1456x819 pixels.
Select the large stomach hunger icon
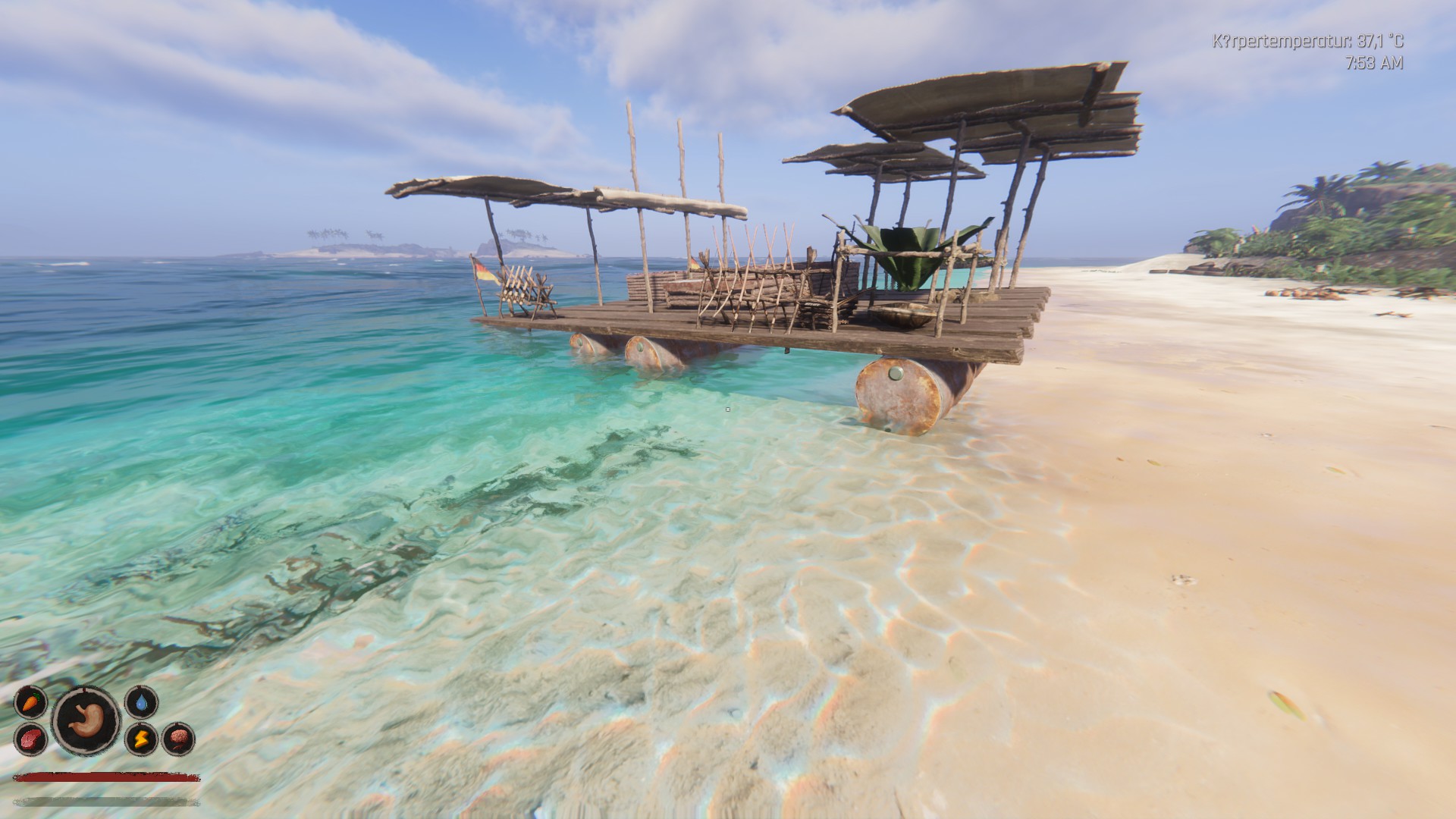(x=86, y=720)
